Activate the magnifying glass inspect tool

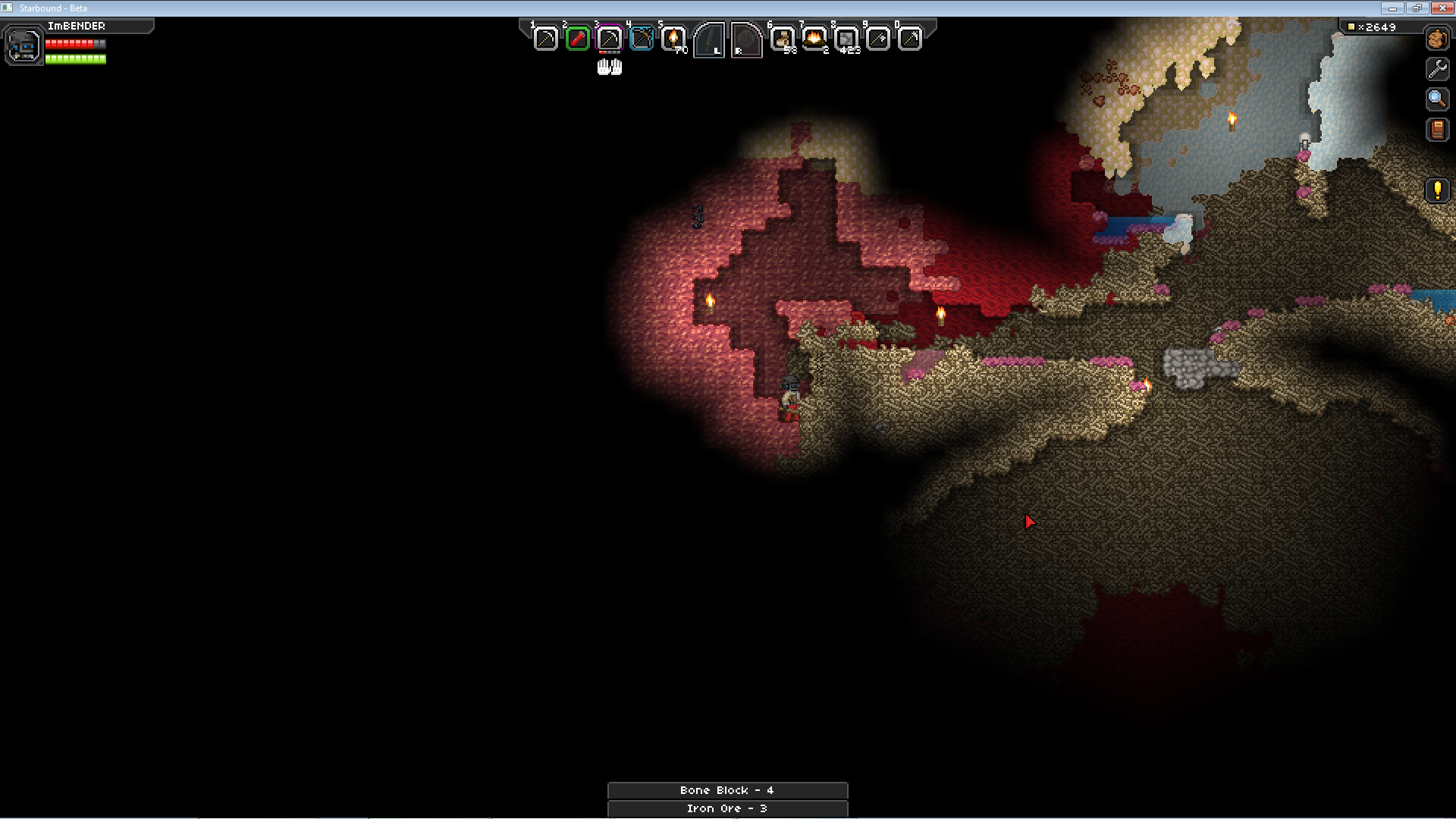[x=1437, y=99]
